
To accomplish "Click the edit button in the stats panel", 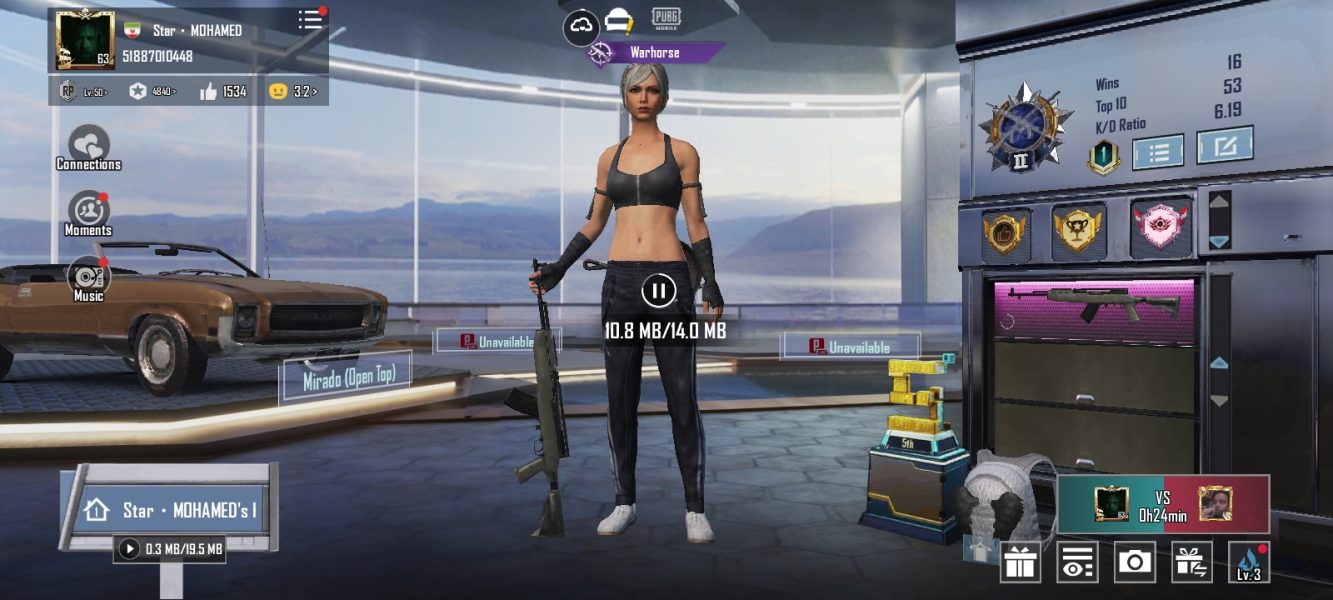I will pos(1224,147).
